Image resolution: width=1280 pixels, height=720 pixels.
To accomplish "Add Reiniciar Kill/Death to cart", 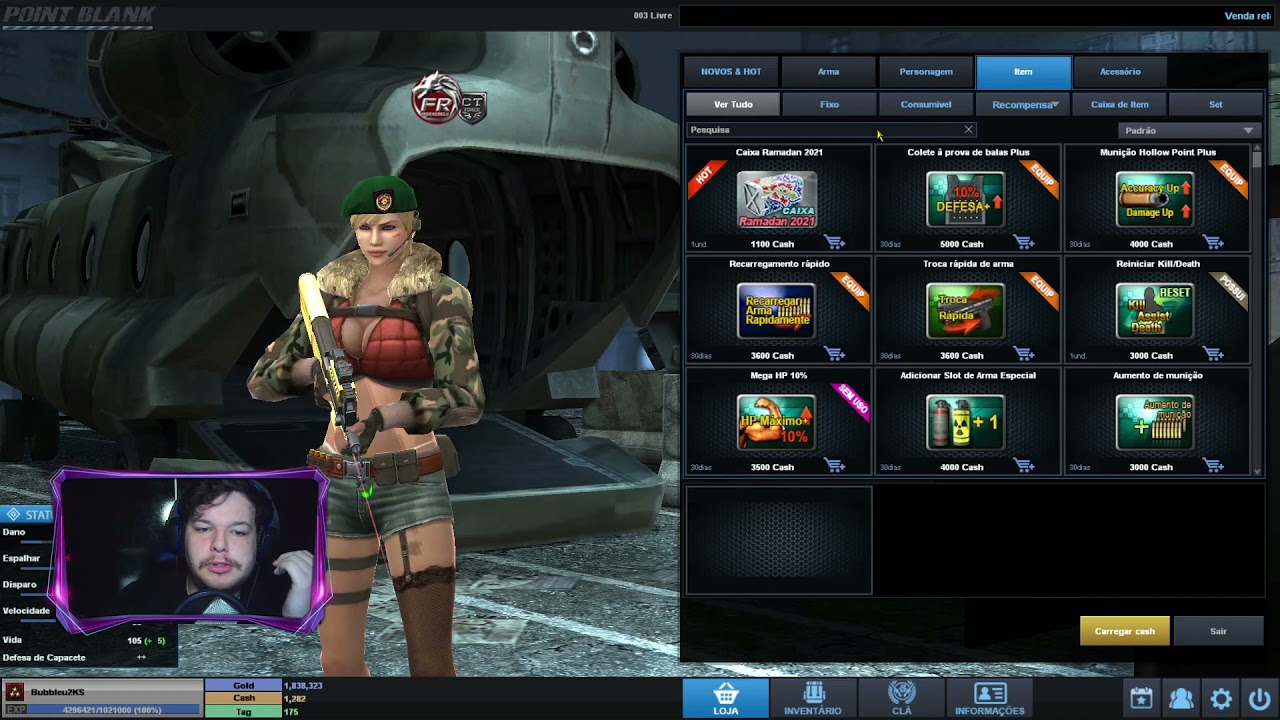I will 1213,355.
